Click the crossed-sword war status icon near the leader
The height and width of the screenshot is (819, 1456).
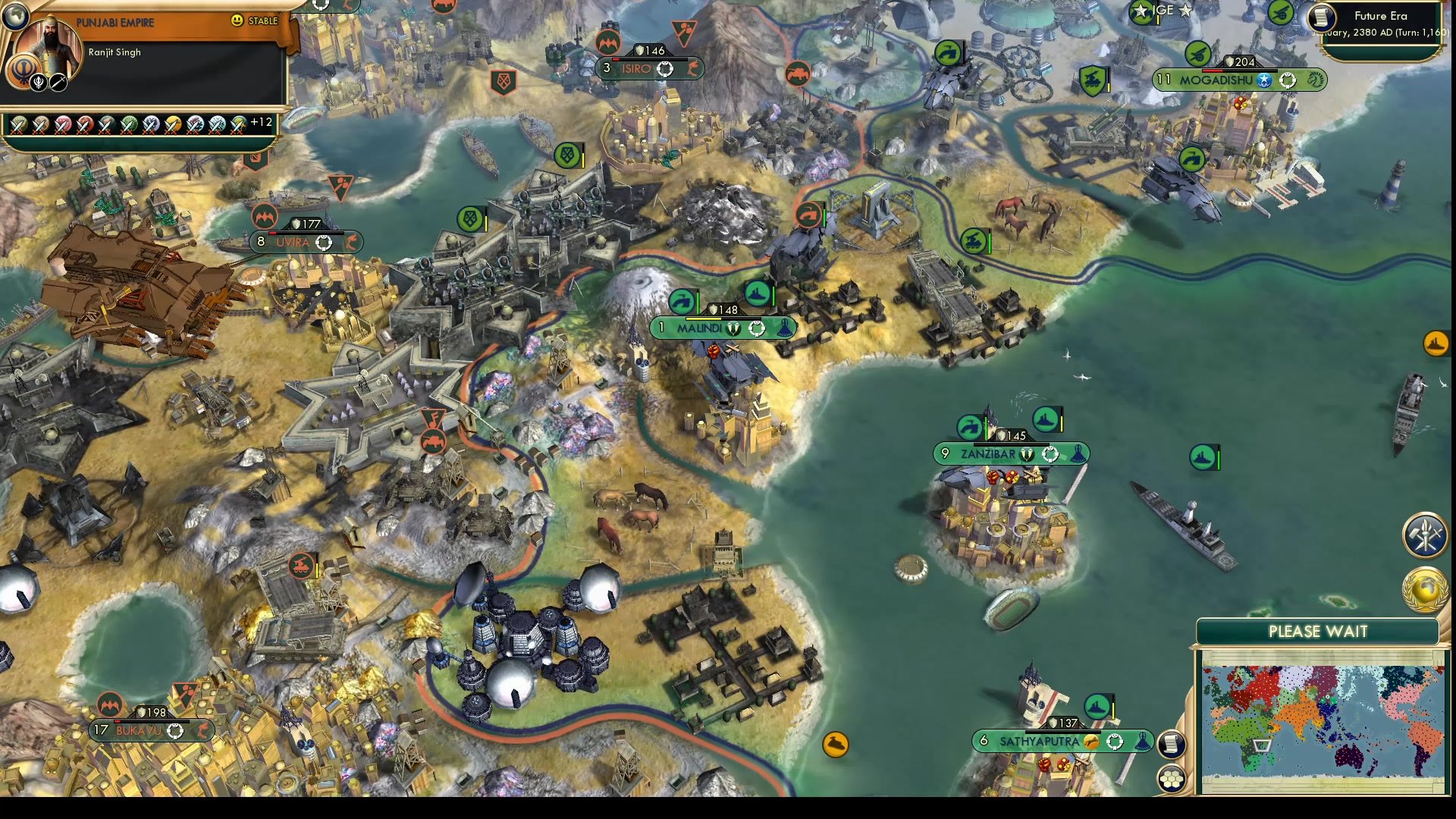(58, 83)
